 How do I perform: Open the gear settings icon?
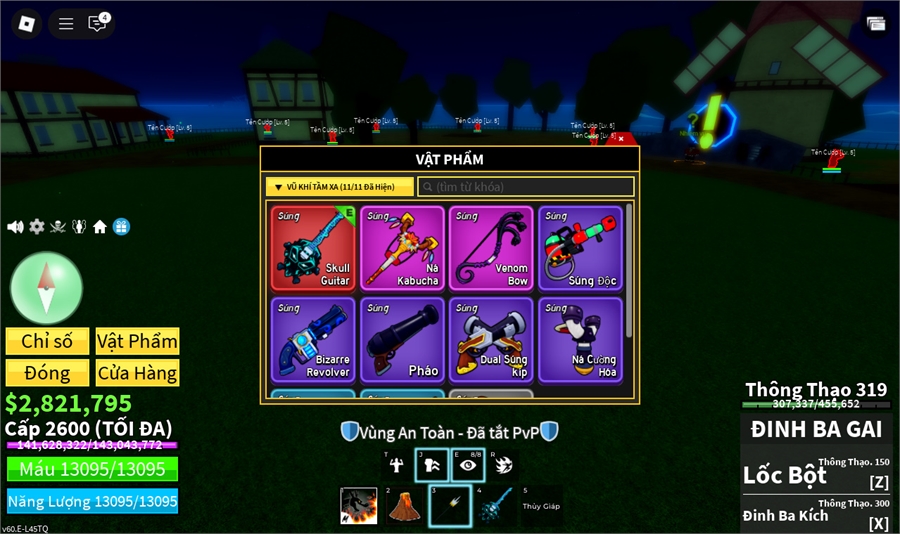click(37, 227)
